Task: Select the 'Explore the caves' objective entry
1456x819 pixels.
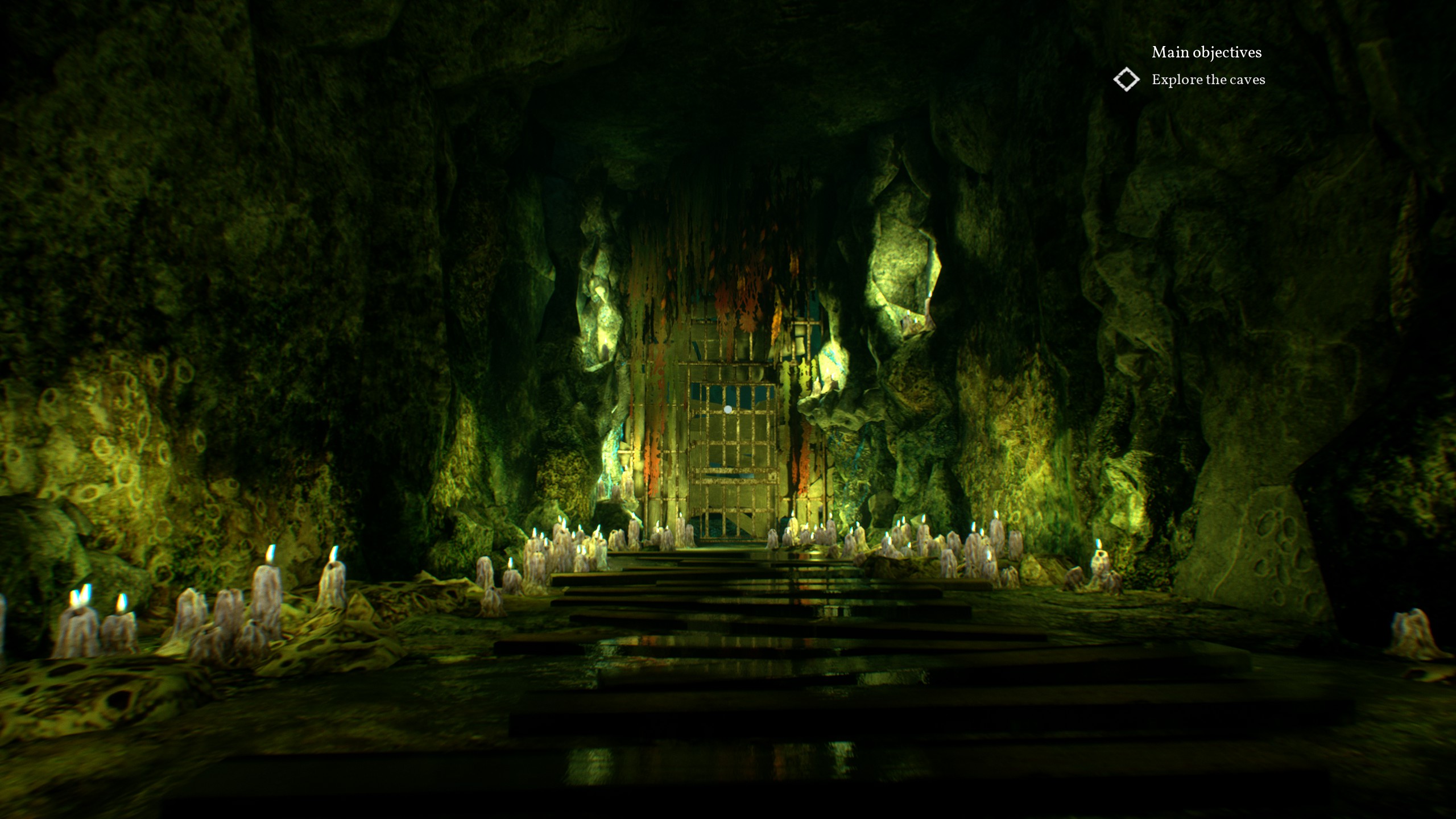Action: [x=1208, y=80]
